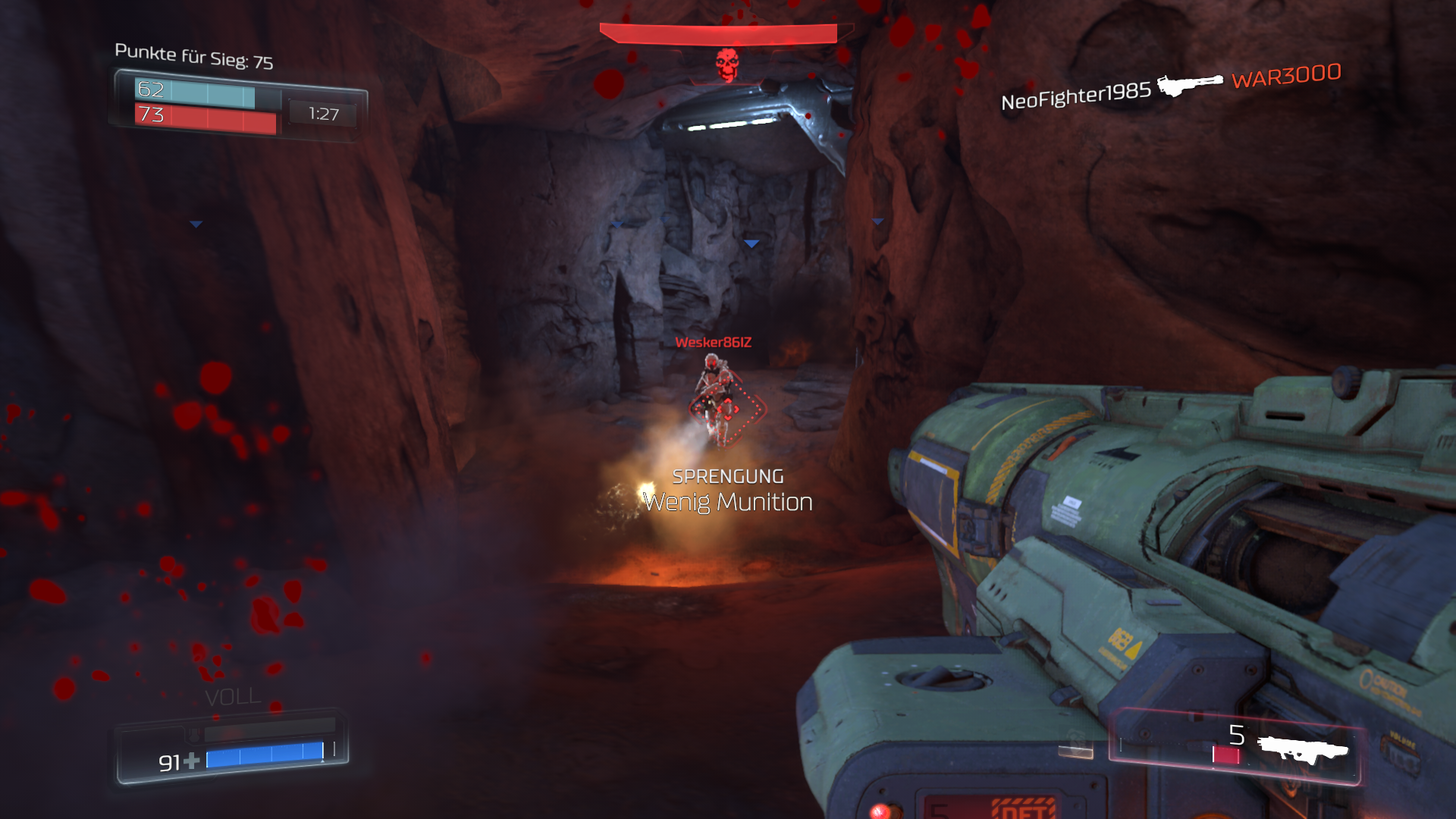Viewport: 1456px width, 819px height.
Task: Click the kill feed weapon icon
Action: 1190,84
